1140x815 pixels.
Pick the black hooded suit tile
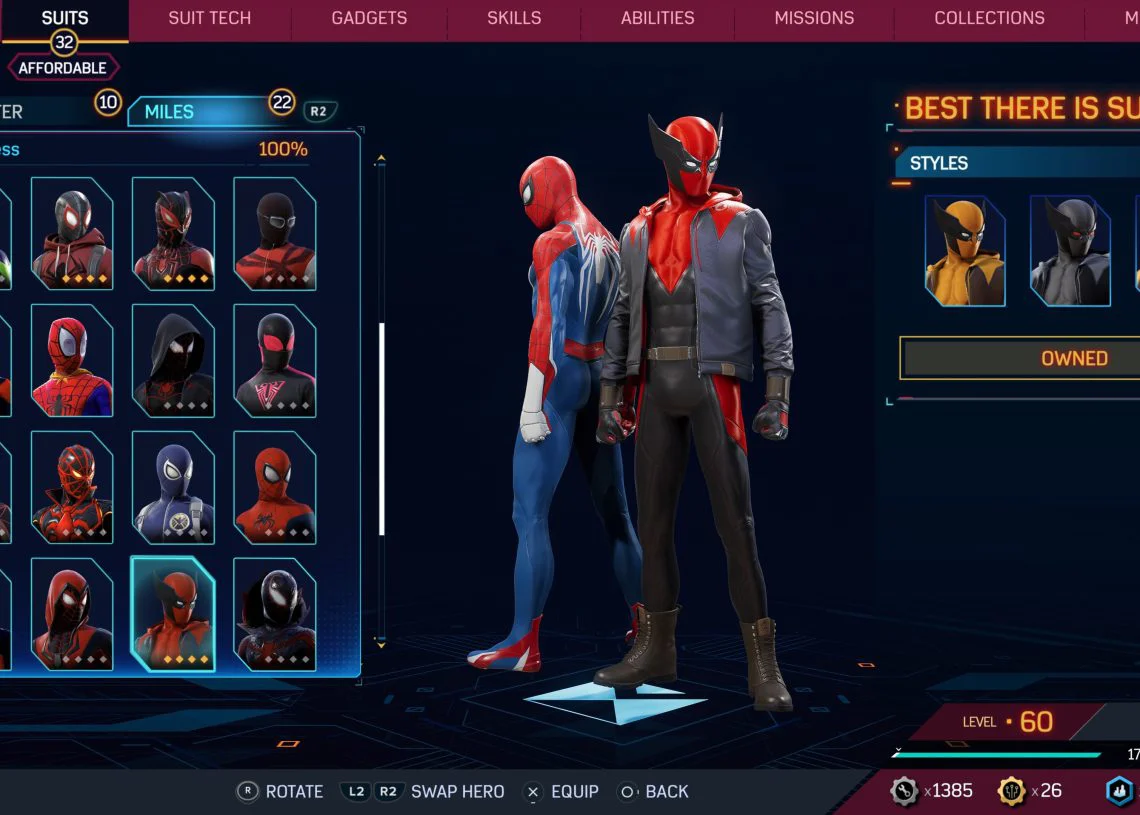173,360
